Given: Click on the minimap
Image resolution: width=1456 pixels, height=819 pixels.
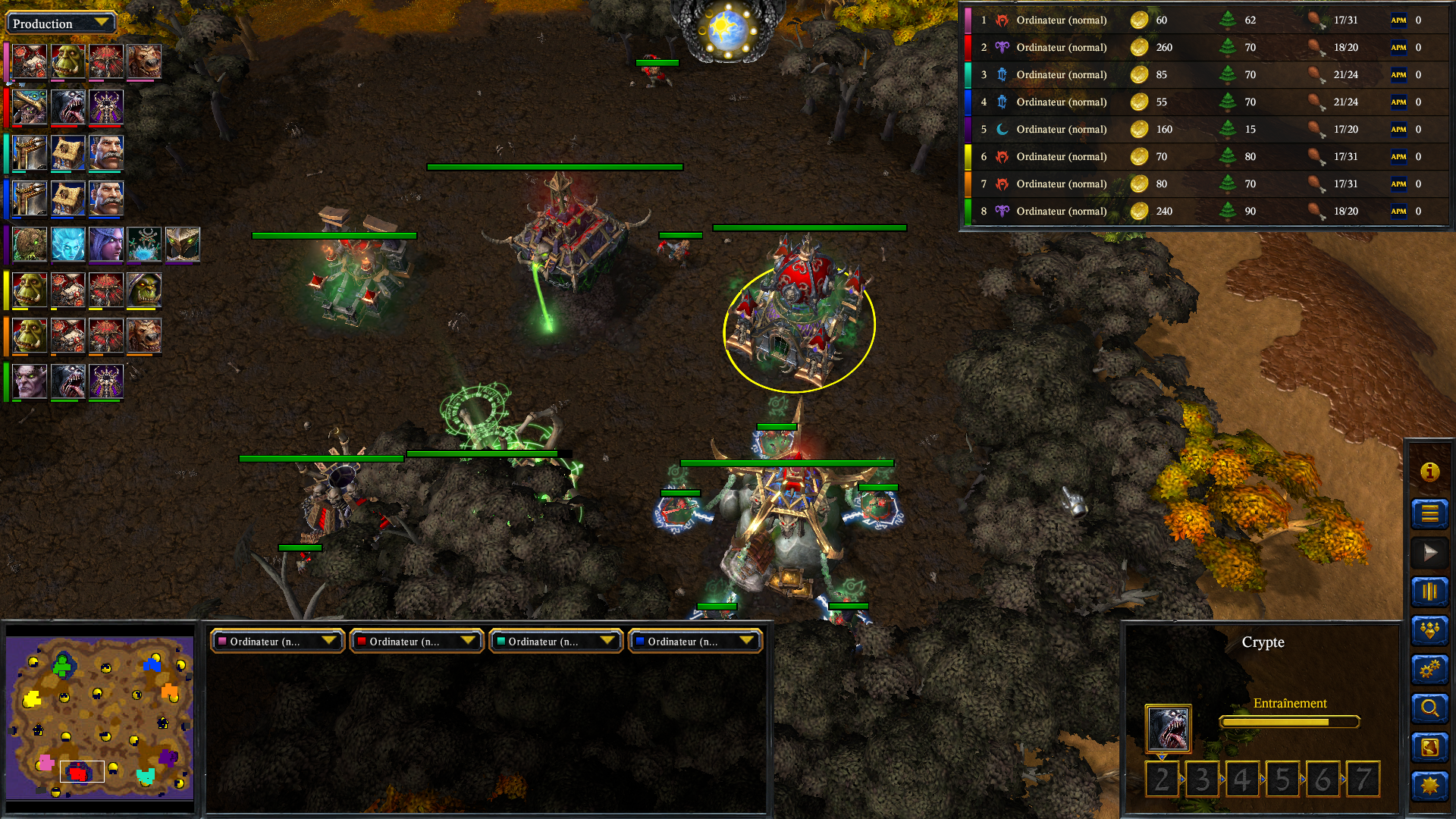Looking at the screenshot, I should tap(99, 717).
